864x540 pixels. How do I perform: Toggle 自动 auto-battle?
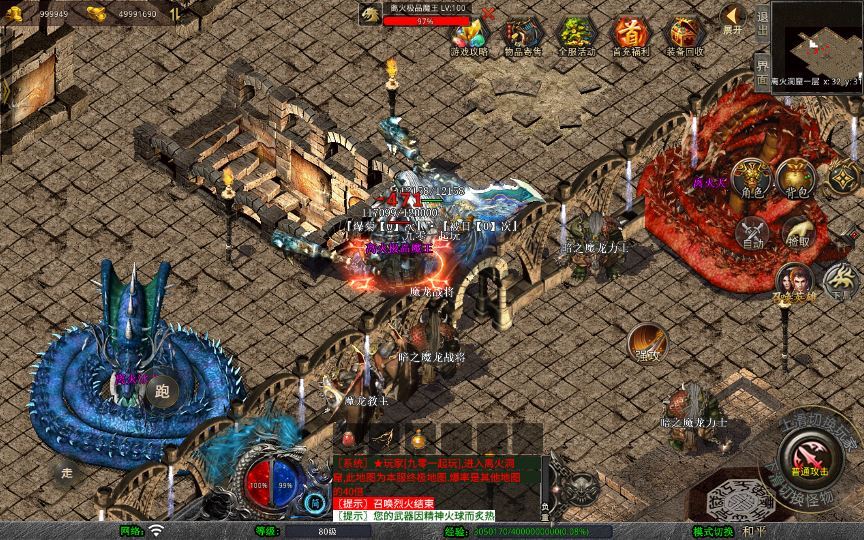coord(752,233)
